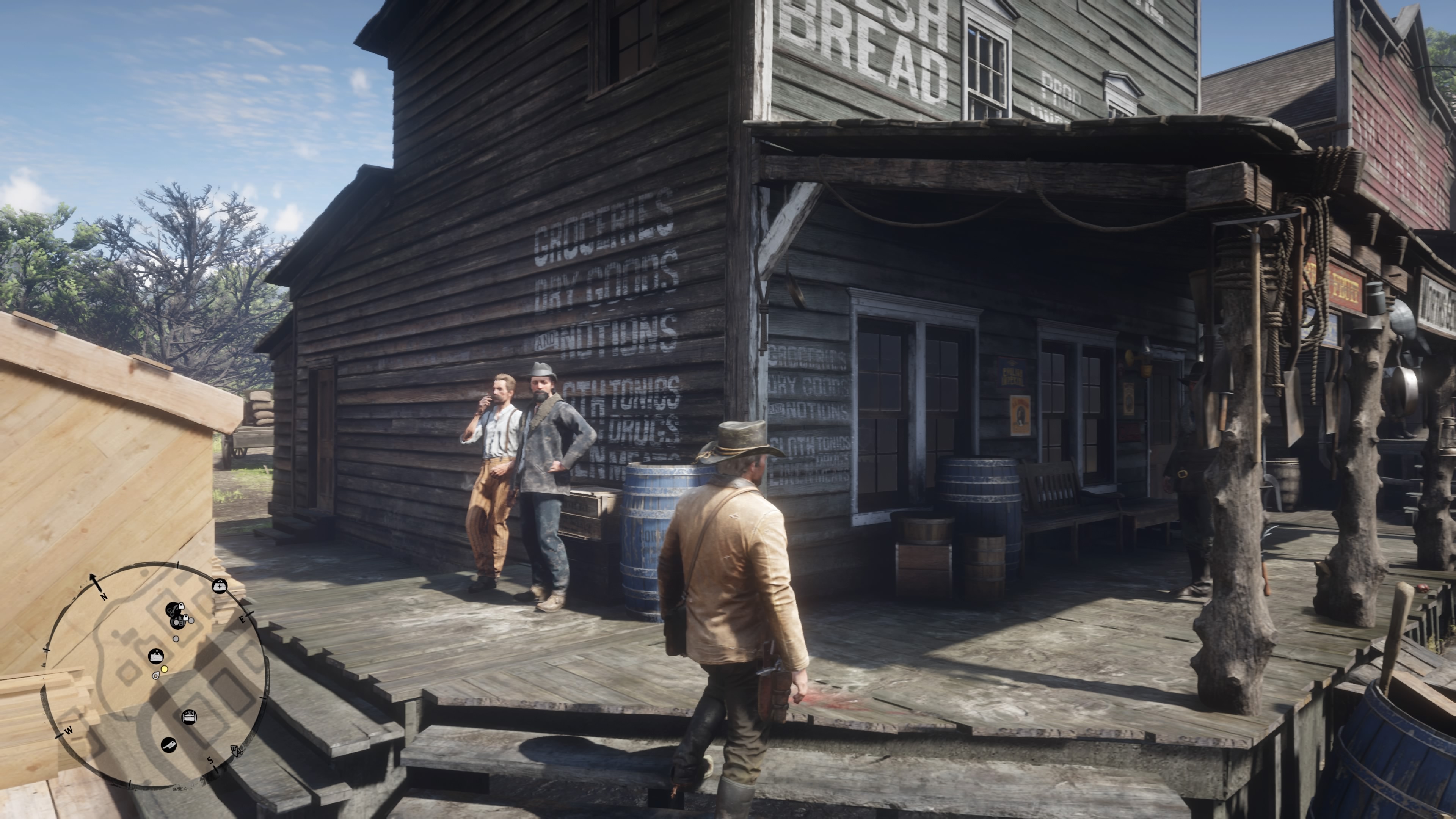This screenshot has width=1456, height=819.
Task: Click the trunk shop icon on the minimap
Action: pos(157,656)
